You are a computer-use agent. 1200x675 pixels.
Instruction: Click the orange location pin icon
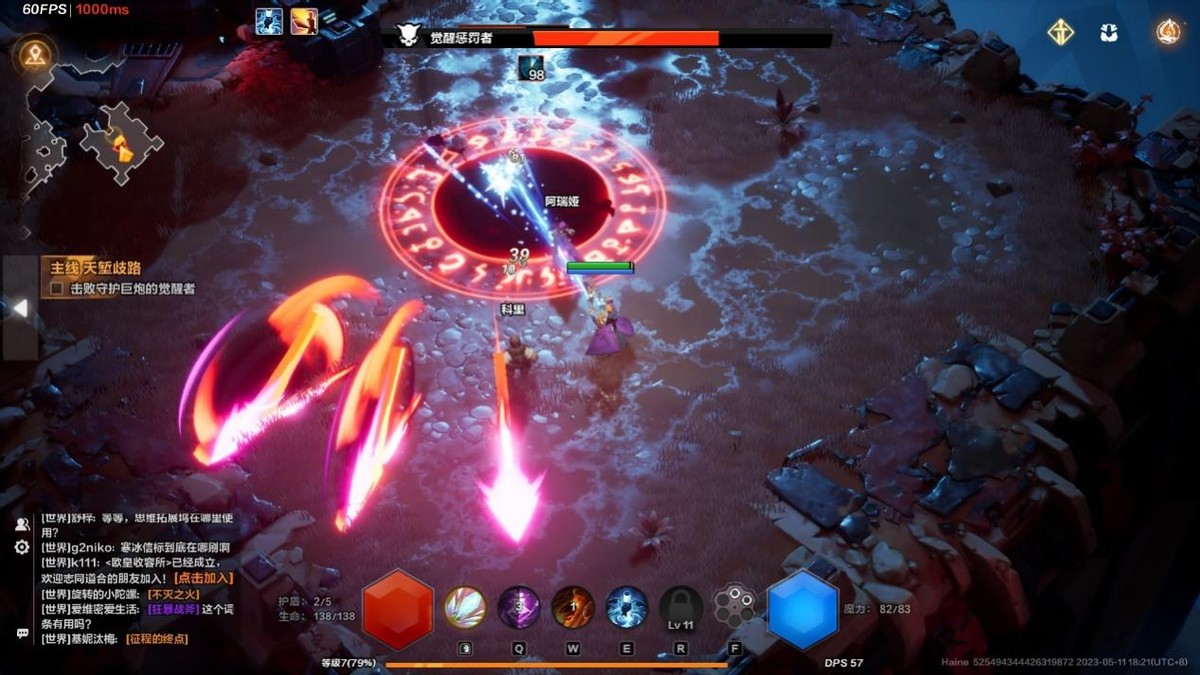point(35,55)
